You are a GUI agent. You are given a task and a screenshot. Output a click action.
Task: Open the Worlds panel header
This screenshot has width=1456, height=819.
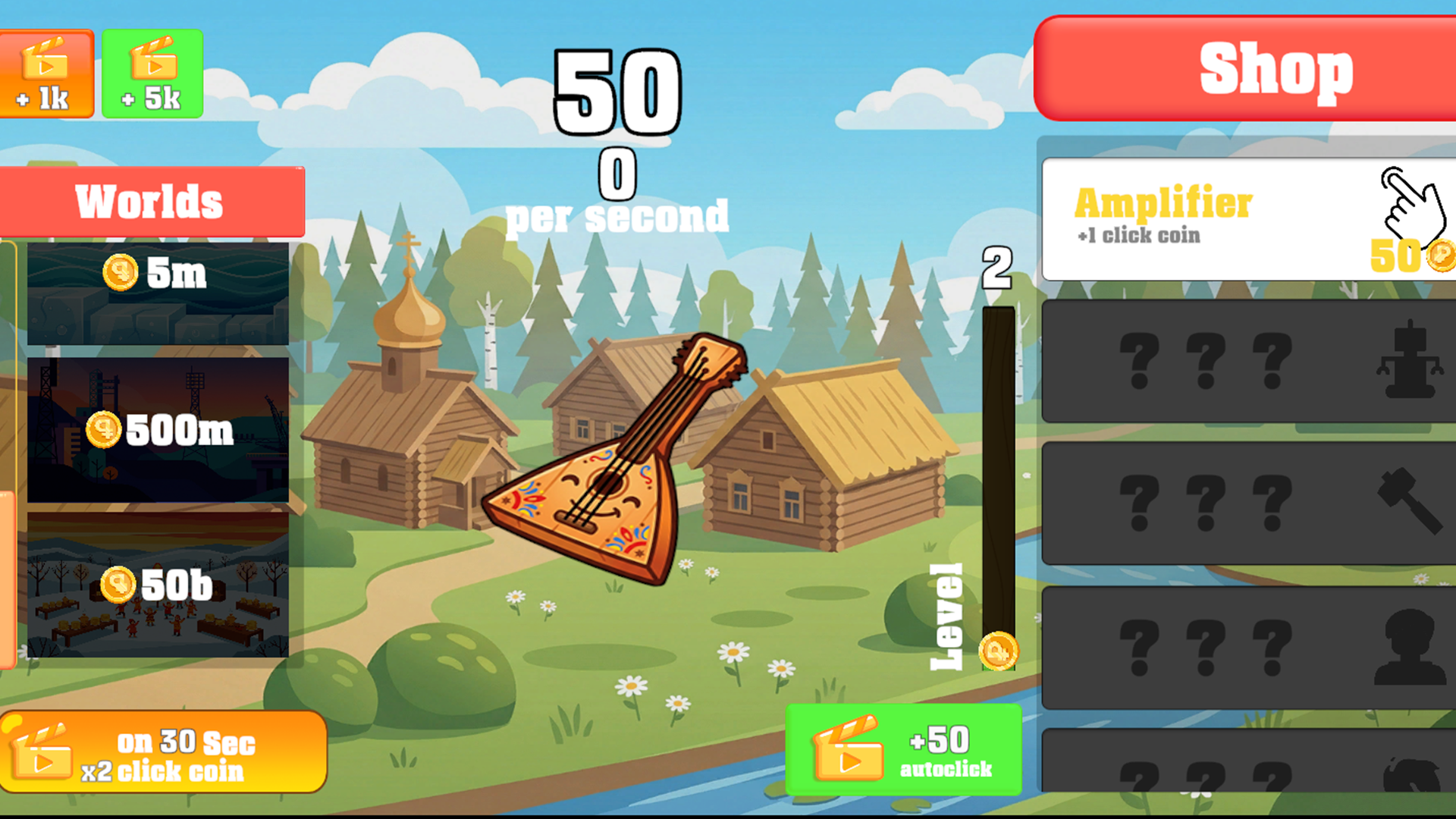tap(150, 199)
